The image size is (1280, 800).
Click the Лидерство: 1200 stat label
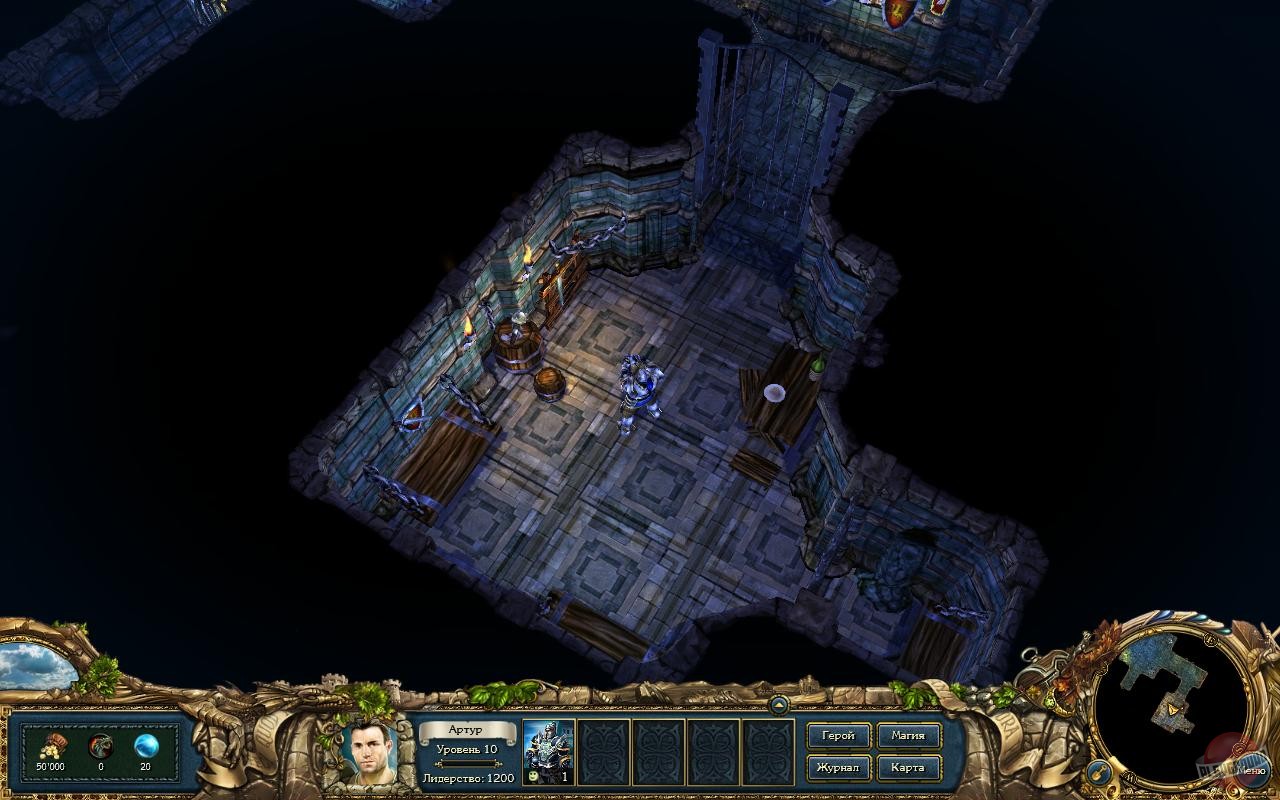coord(468,778)
